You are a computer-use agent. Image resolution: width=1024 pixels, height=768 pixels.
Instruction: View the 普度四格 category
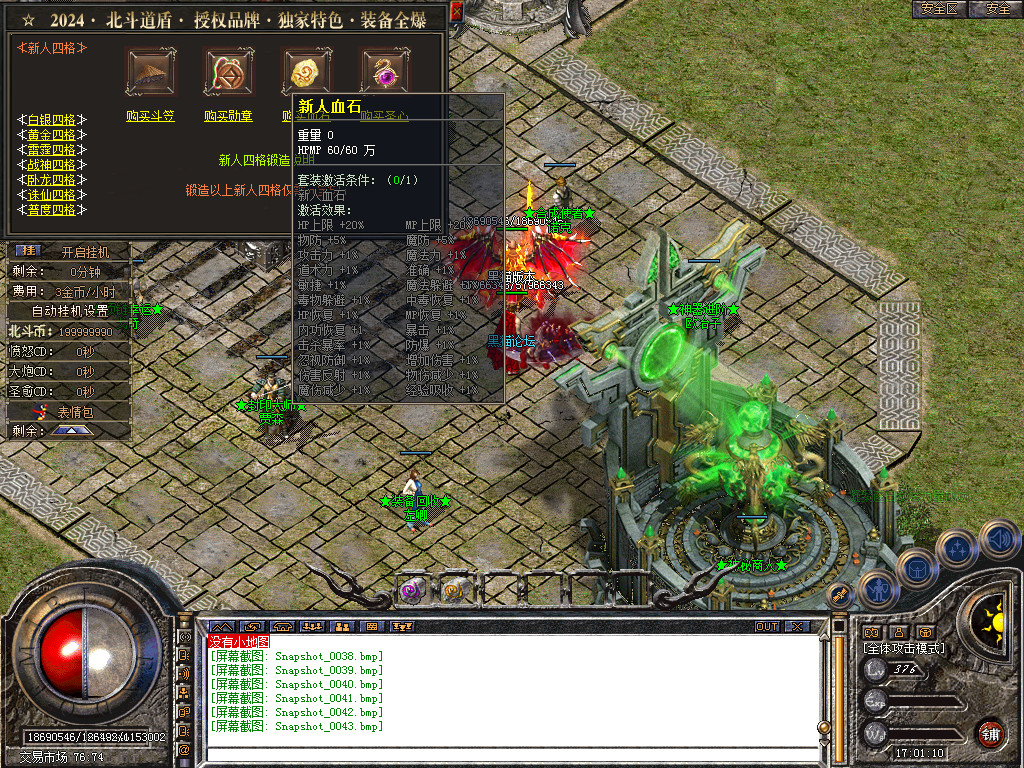(52, 210)
